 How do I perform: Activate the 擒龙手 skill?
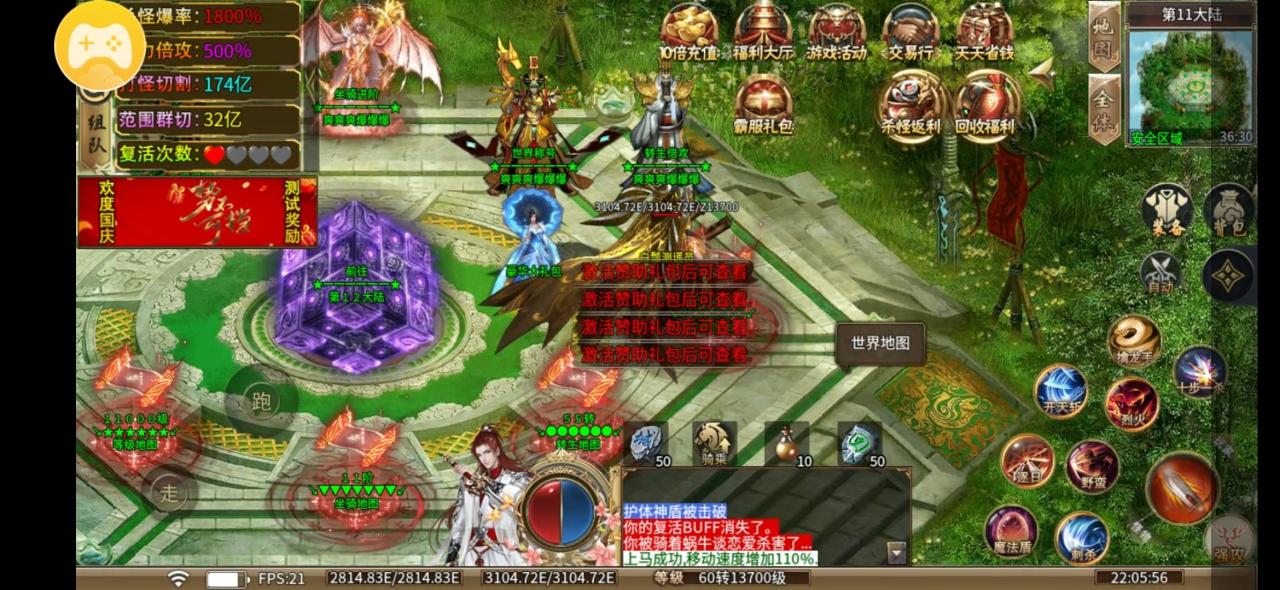(1134, 342)
